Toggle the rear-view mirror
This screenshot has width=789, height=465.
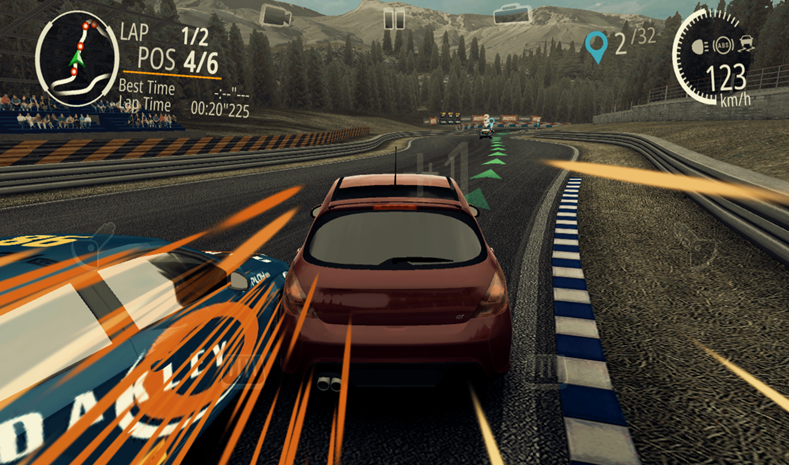[511, 14]
